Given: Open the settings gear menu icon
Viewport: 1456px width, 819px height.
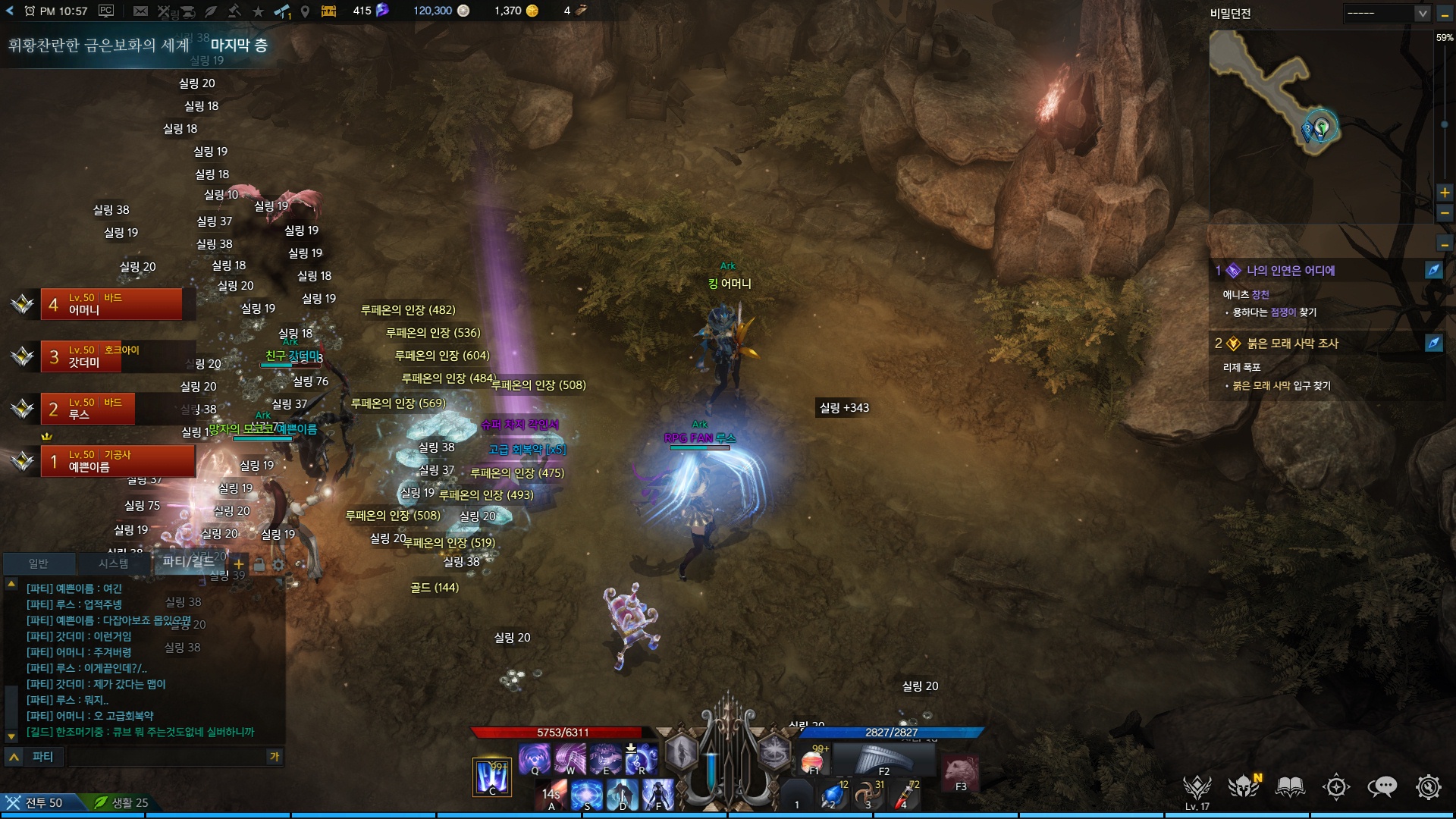Looking at the screenshot, I should (x=1428, y=787).
